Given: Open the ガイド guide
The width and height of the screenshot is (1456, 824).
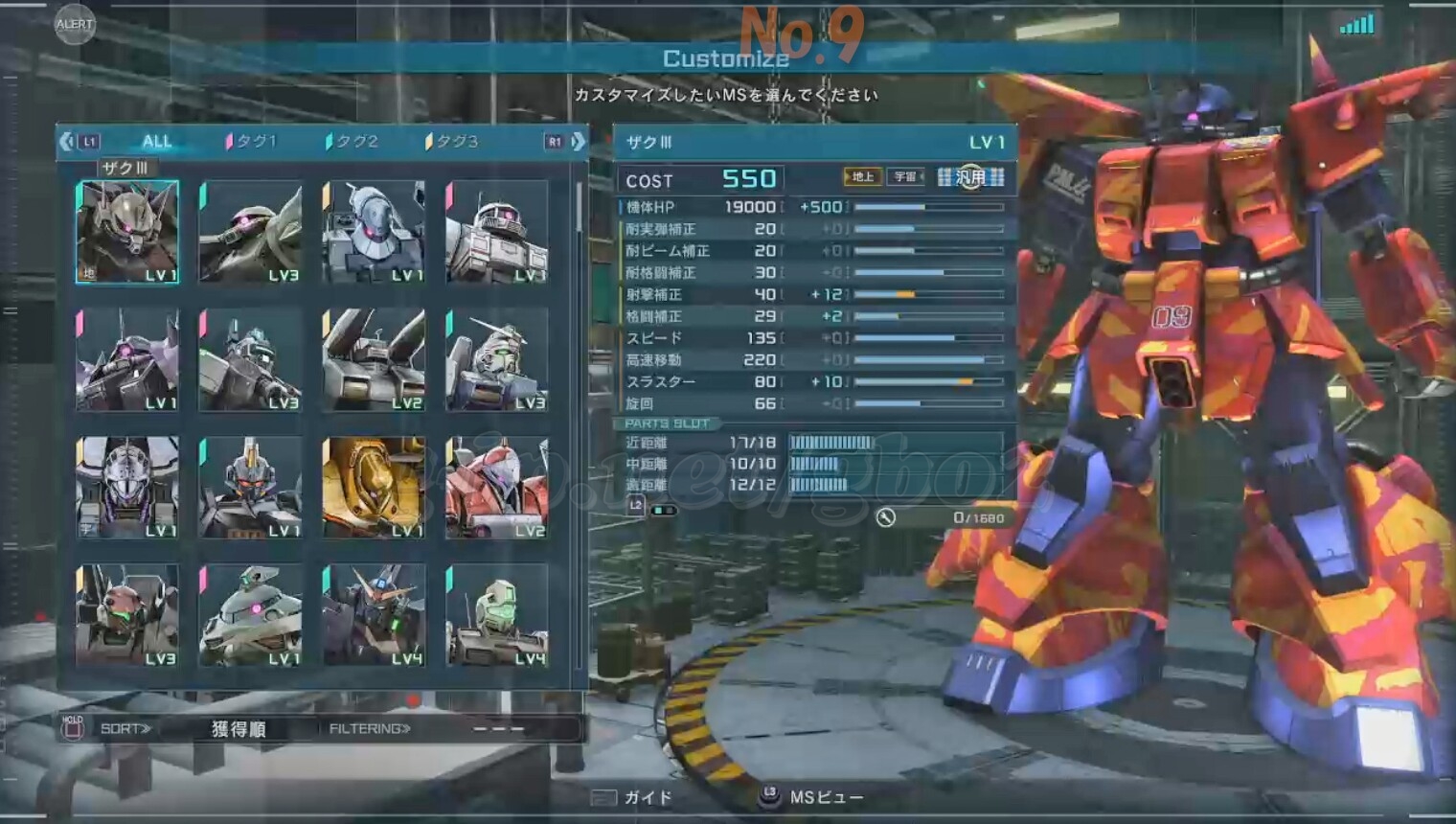Looking at the screenshot, I should 634,797.
